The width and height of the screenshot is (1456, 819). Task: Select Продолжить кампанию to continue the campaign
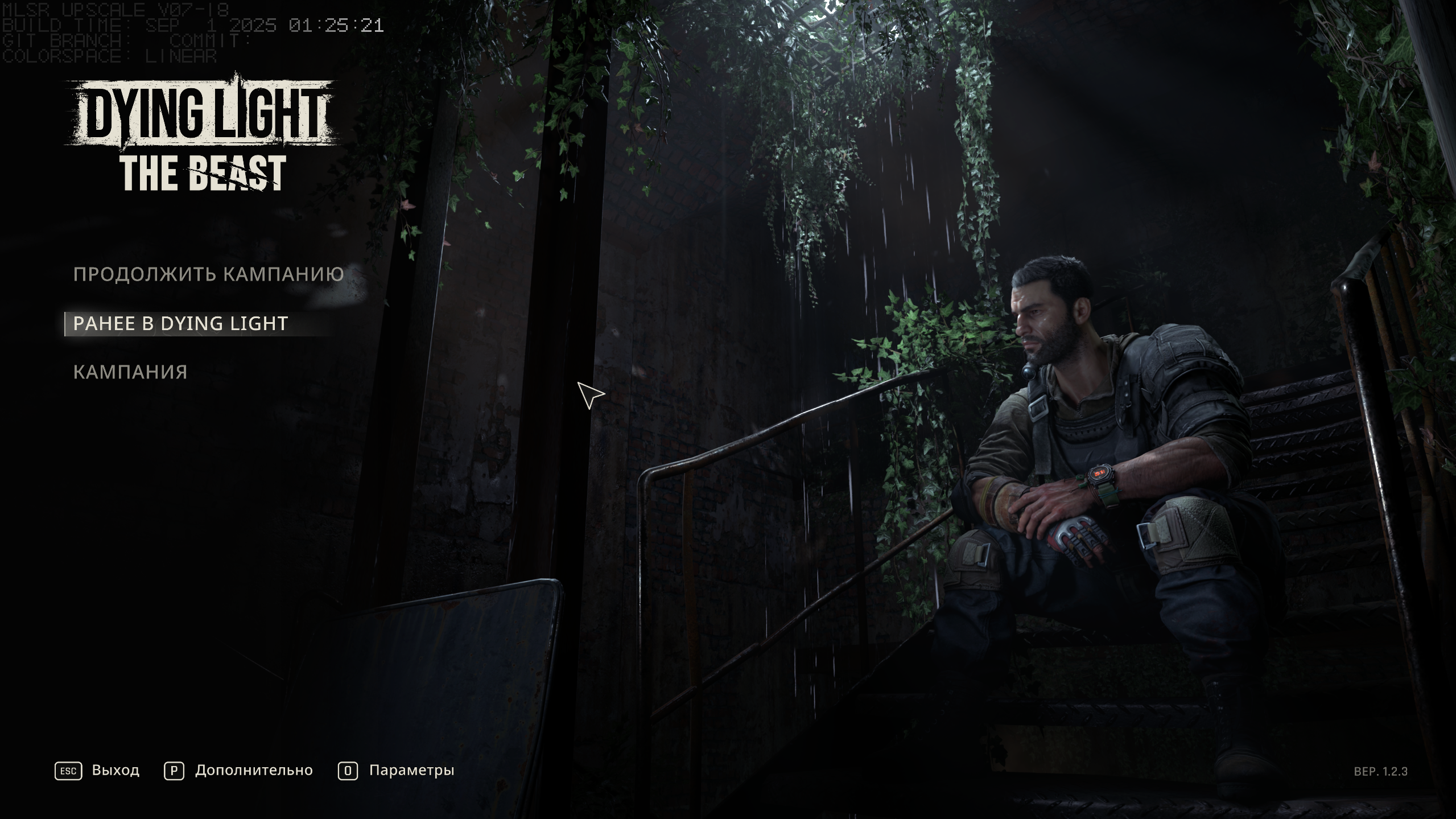coord(208,274)
